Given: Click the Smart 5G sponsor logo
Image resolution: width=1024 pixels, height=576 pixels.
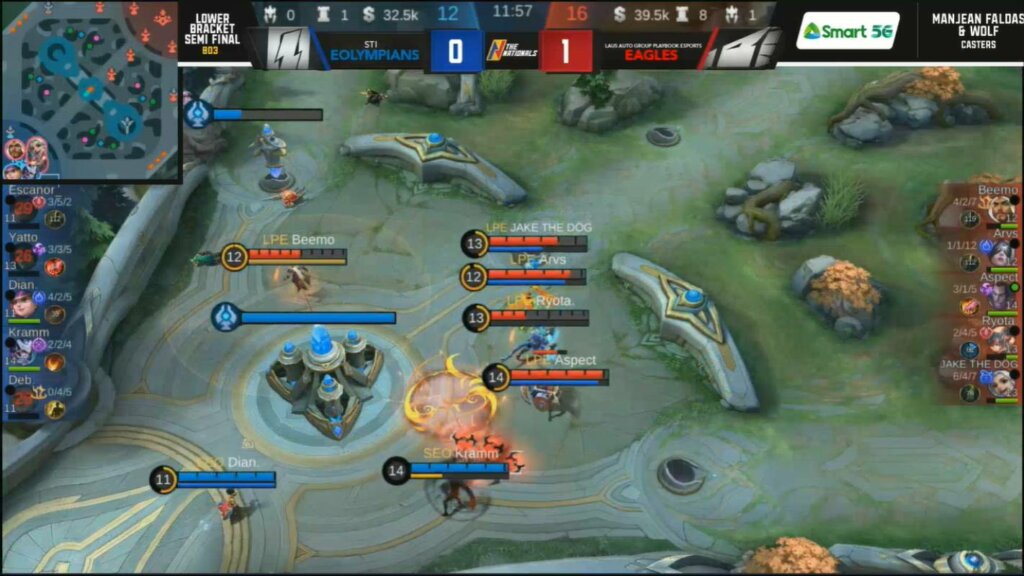Looking at the screenshot, I should (x=848, y=31).
